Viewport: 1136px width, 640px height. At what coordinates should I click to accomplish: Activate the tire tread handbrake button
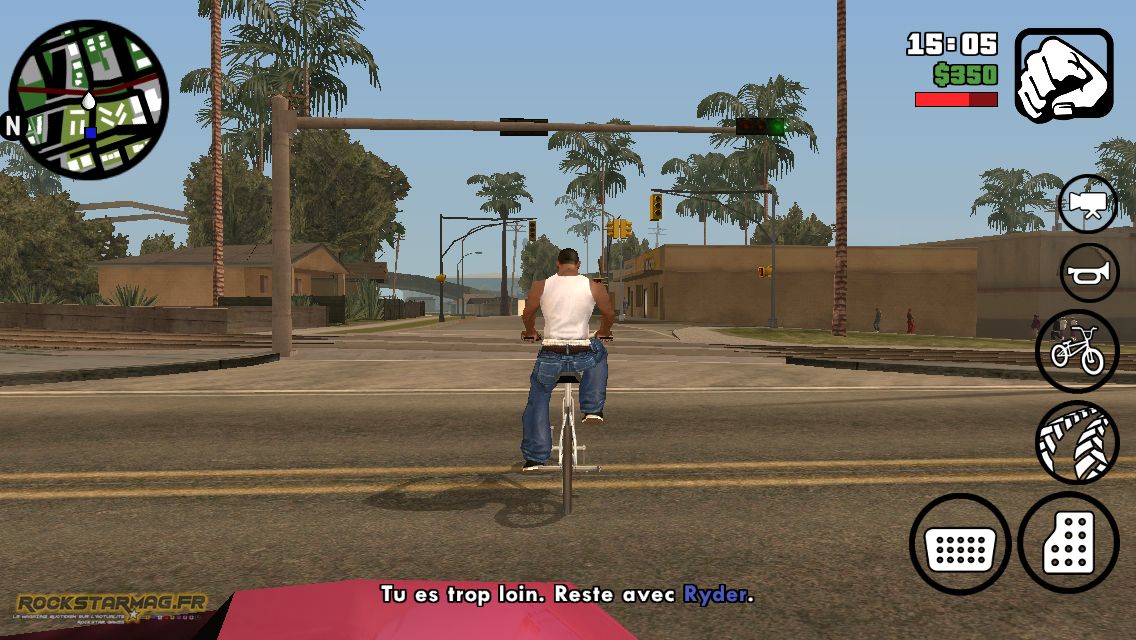tap(1077, 442)
